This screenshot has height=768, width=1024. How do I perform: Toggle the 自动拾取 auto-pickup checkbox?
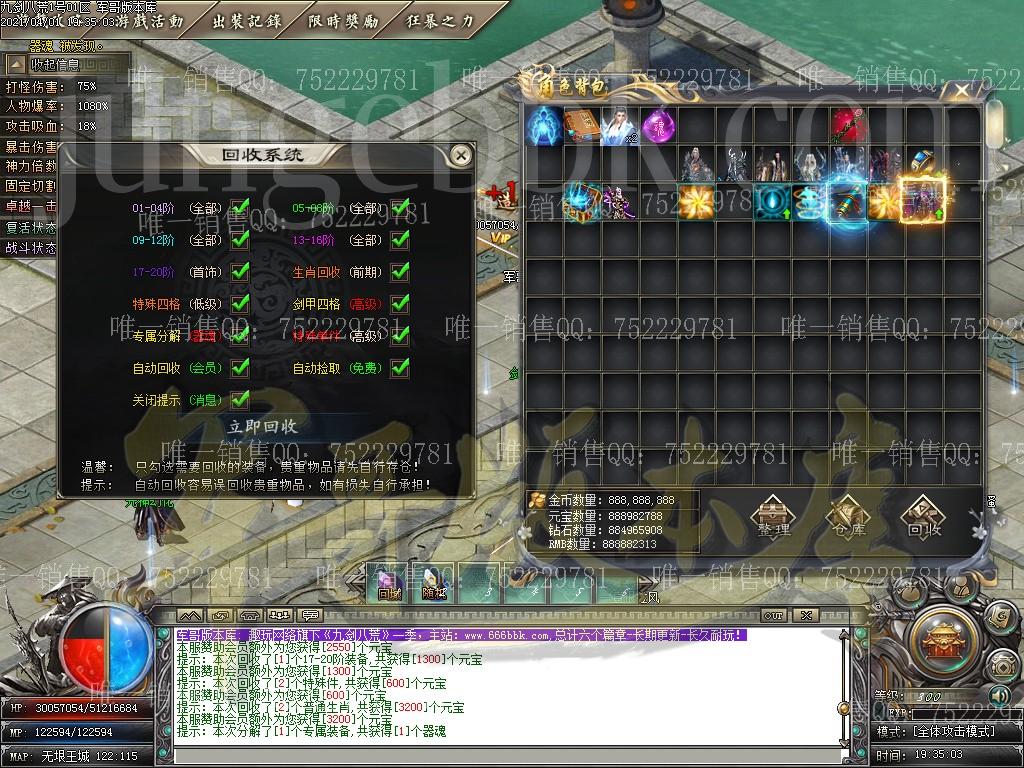400,368
